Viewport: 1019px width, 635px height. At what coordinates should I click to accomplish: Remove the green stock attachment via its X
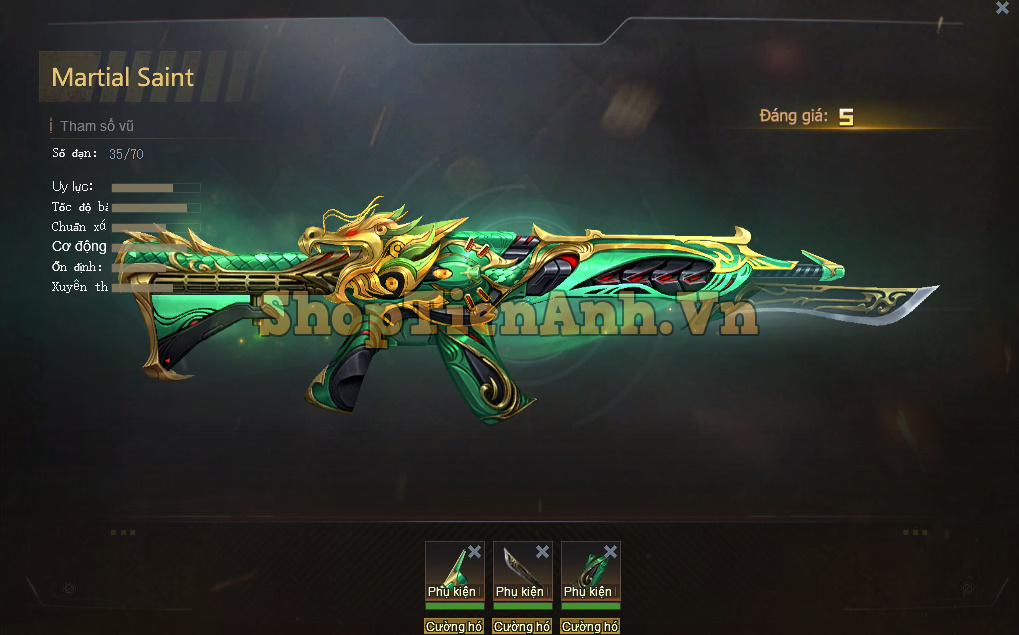pyautogui.click(x=474, y=551)
